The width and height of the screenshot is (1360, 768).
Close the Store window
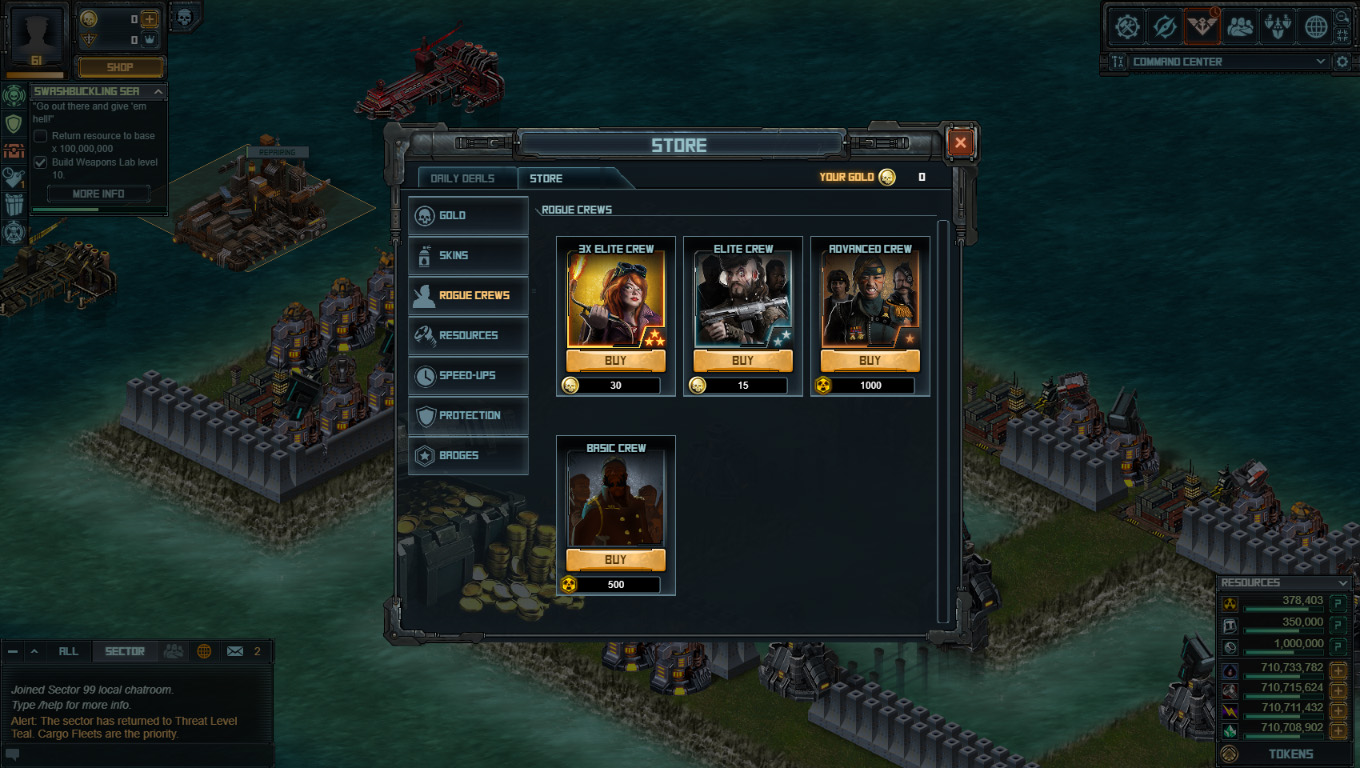(x=960, y=143)
